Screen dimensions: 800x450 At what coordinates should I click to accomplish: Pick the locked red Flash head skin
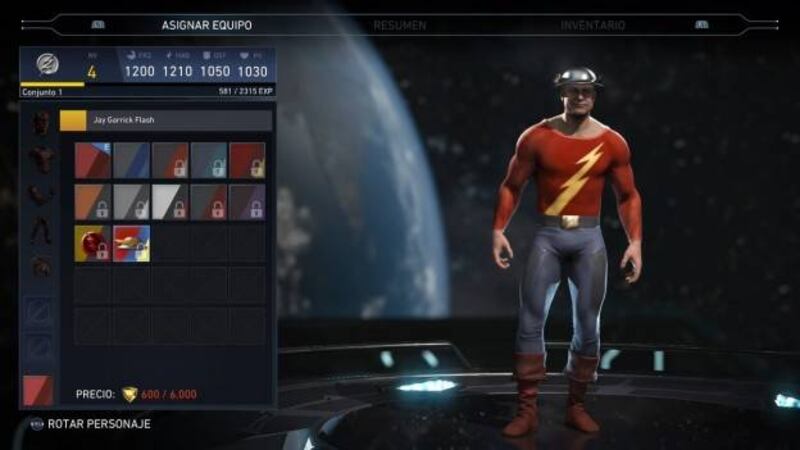point(92,243)
